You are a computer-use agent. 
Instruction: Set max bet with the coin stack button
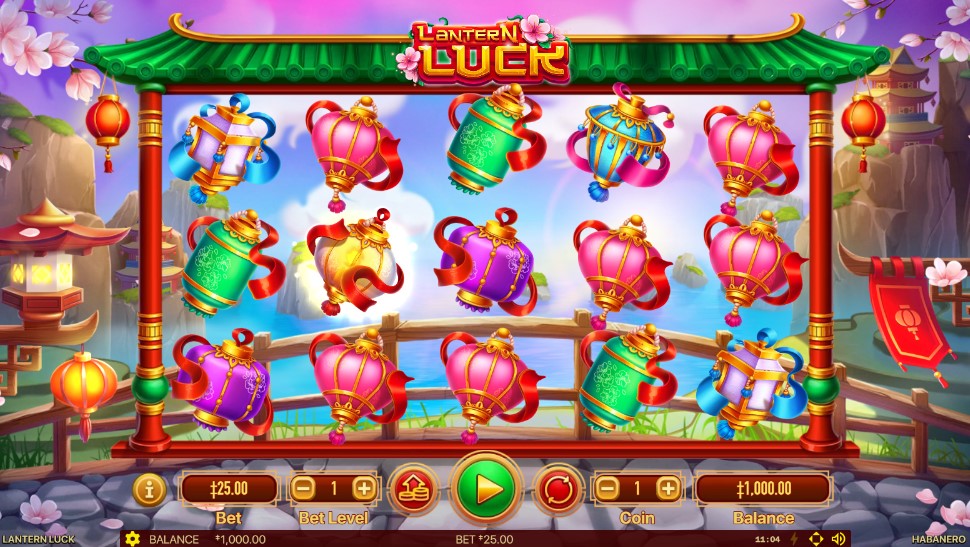tap(413, 489)
